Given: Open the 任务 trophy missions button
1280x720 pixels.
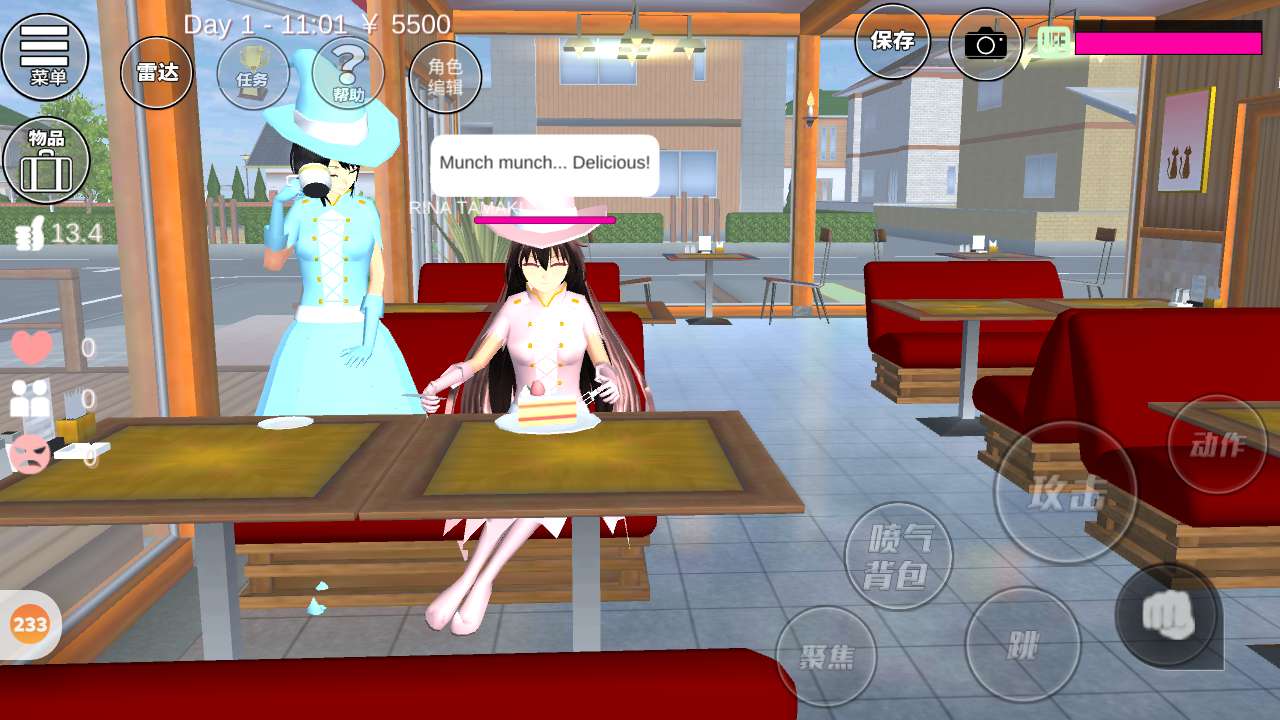Looking at the screenshot, I should [252, 74].
